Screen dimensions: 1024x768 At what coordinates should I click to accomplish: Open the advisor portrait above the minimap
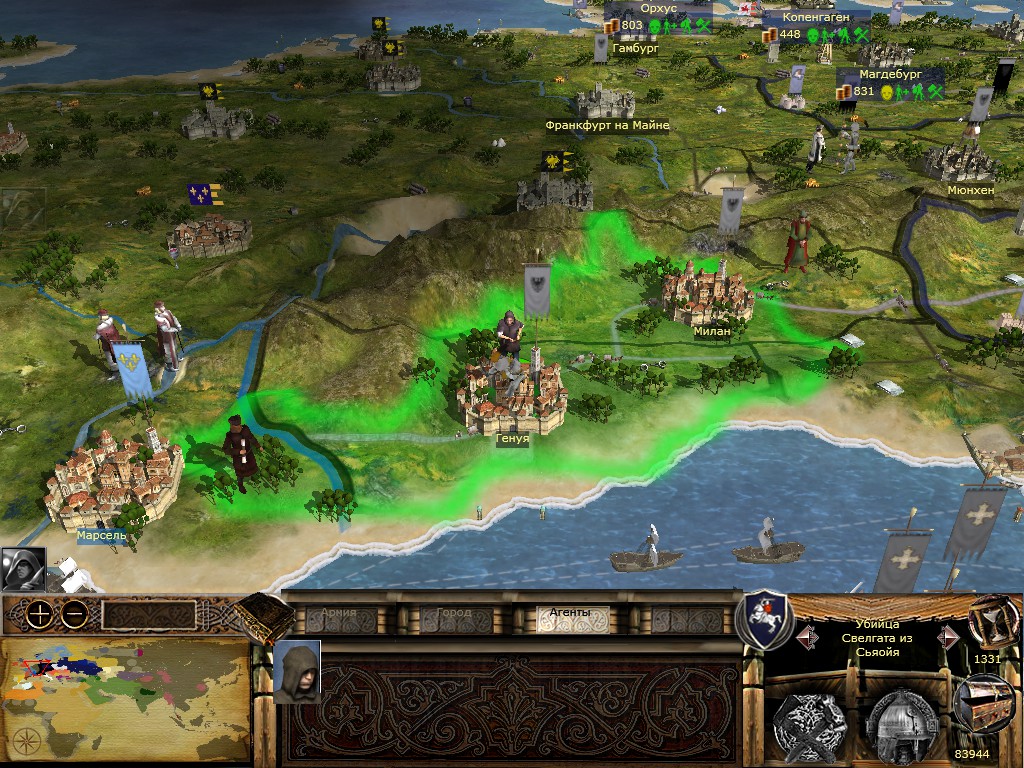pos(23,570)
